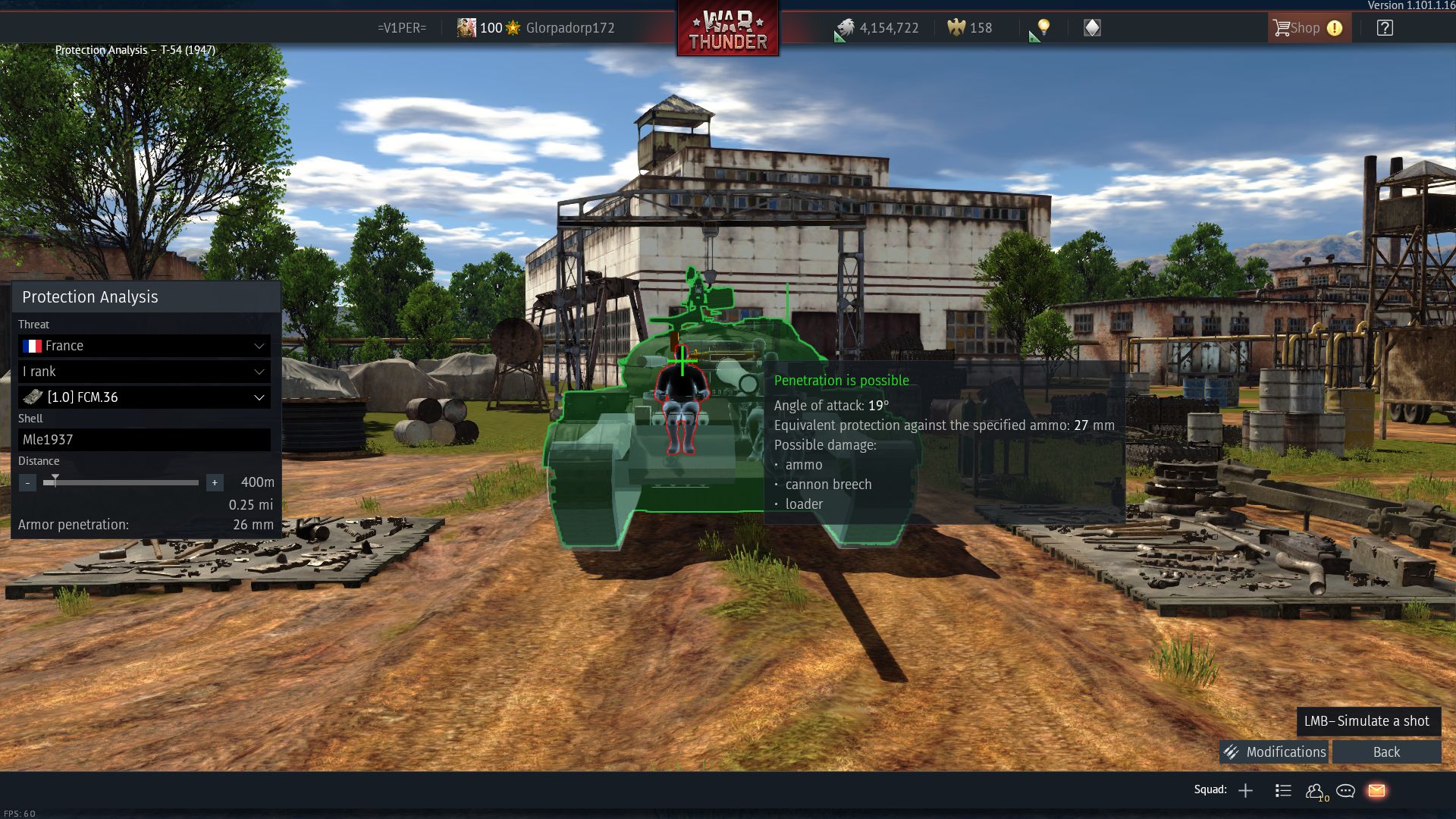The height and width of the screenshot is (819, 1456).
Task: Open the Shop menu
Action: click(x=1306, y=27)
